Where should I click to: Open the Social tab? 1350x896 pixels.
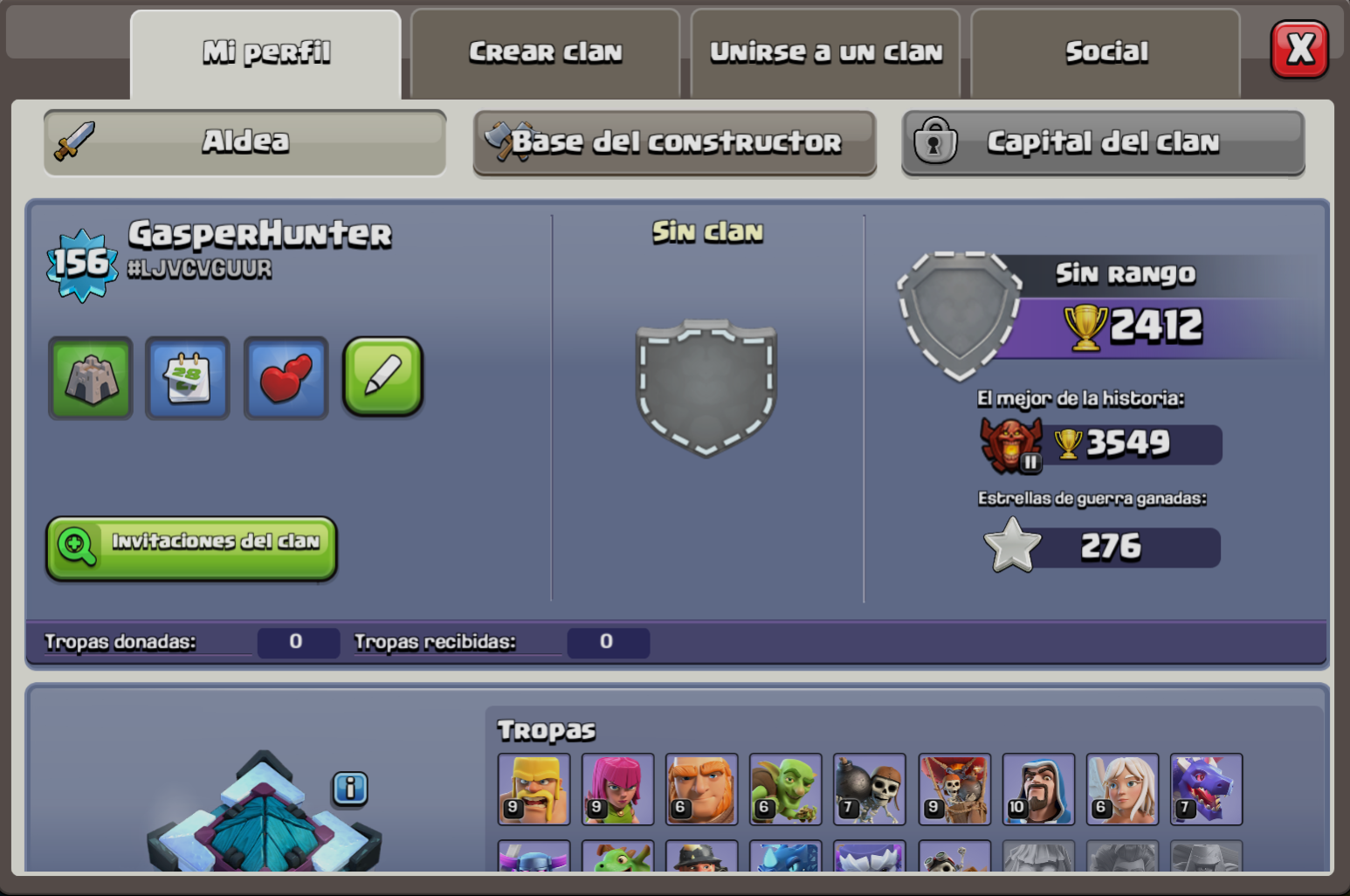click(x=1105, y=52)
